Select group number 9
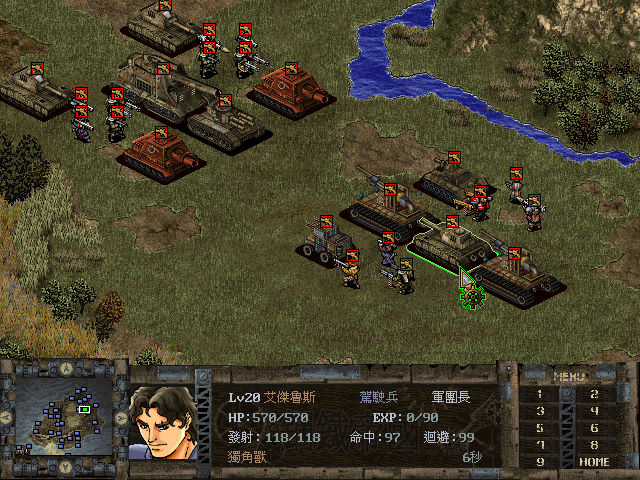The width and height of the screenshot is (640, 480). coord(541,462)
